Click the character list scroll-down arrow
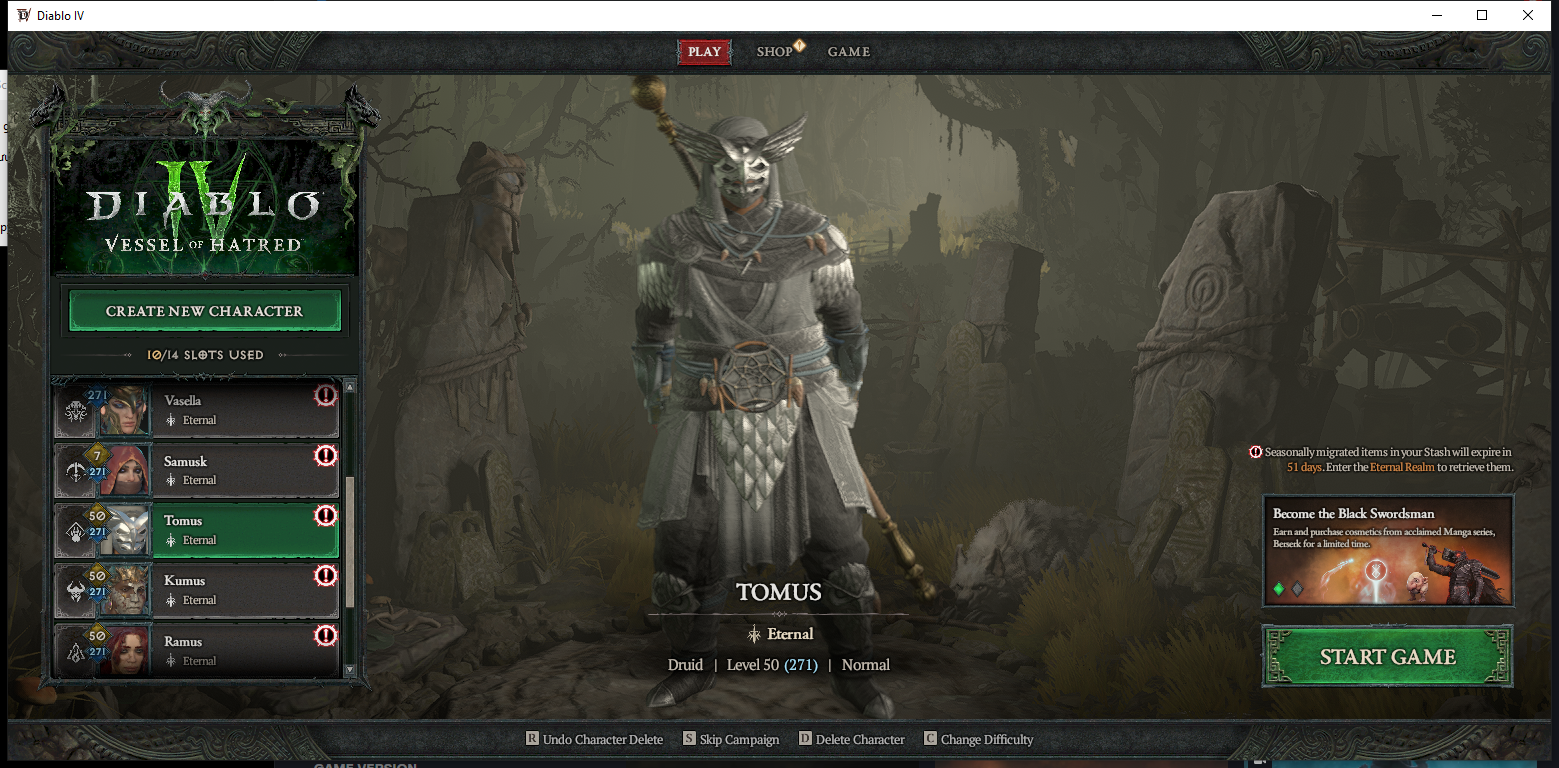The height and width of the screenshot is (768, 1559). click(350, 669)
